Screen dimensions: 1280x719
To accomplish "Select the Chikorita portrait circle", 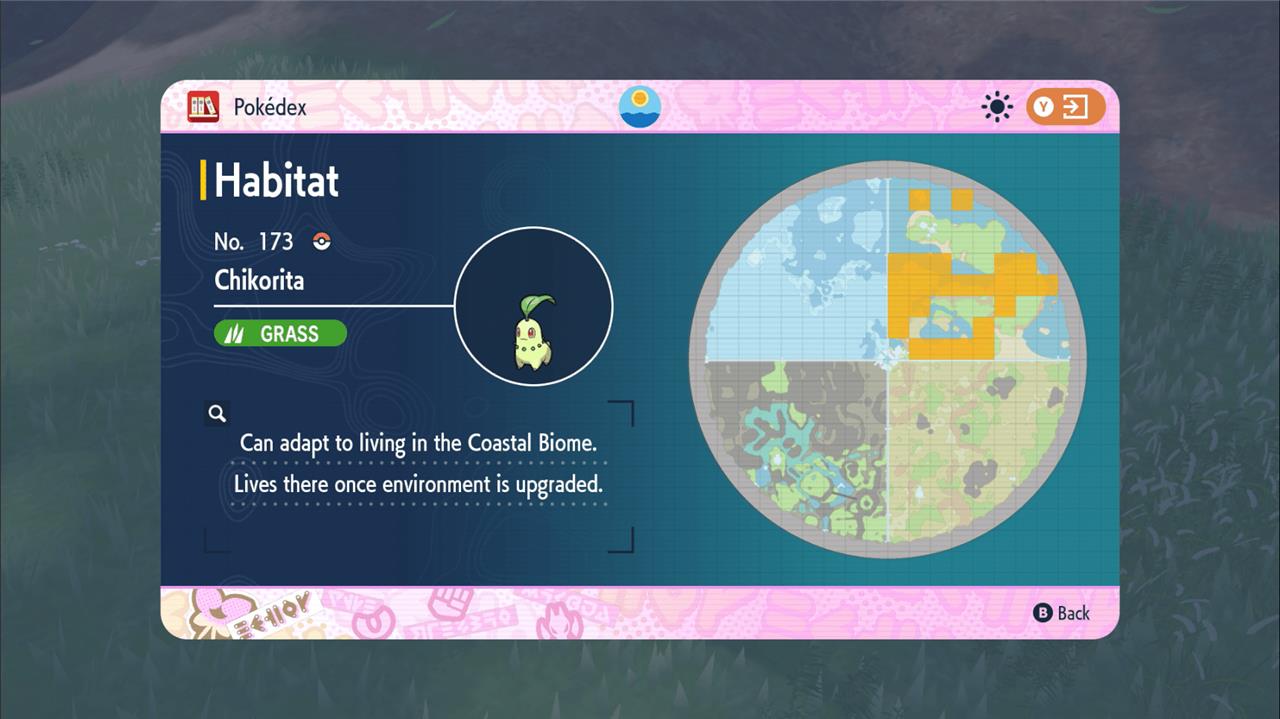I will click(x=534, y=306).
